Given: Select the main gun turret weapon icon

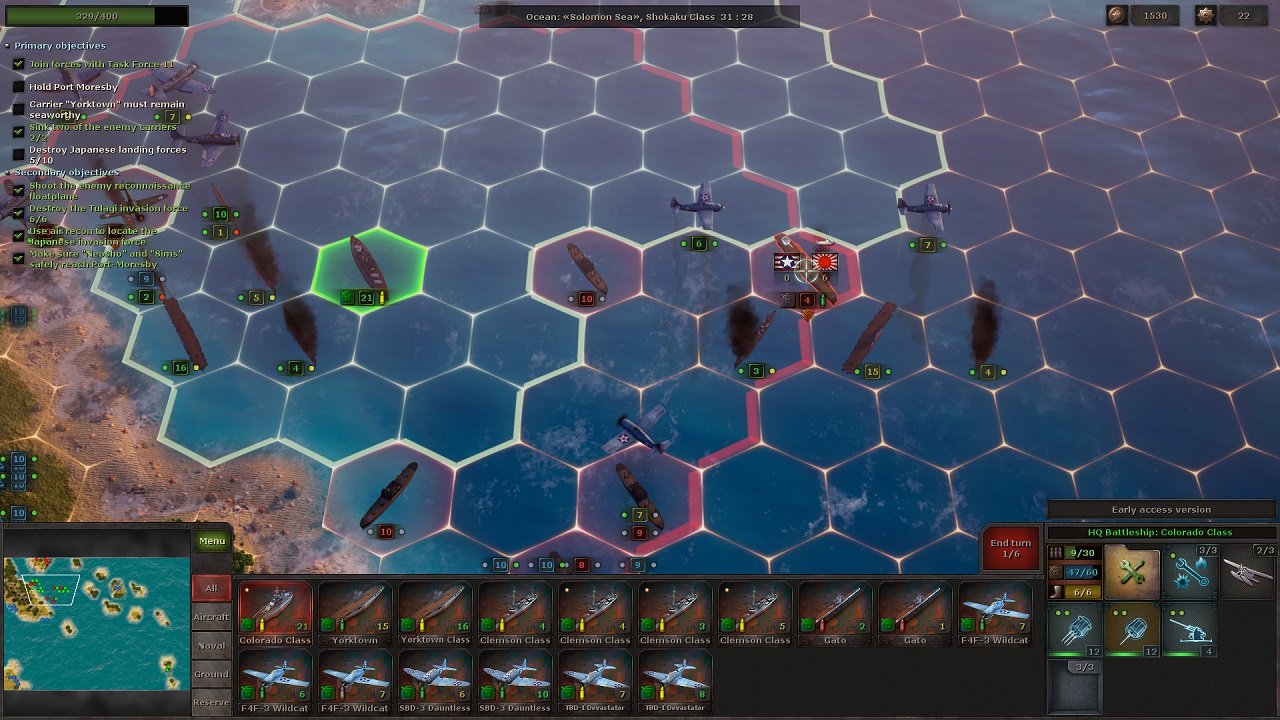Looking at the screenshot, I should pos(1077,630).
